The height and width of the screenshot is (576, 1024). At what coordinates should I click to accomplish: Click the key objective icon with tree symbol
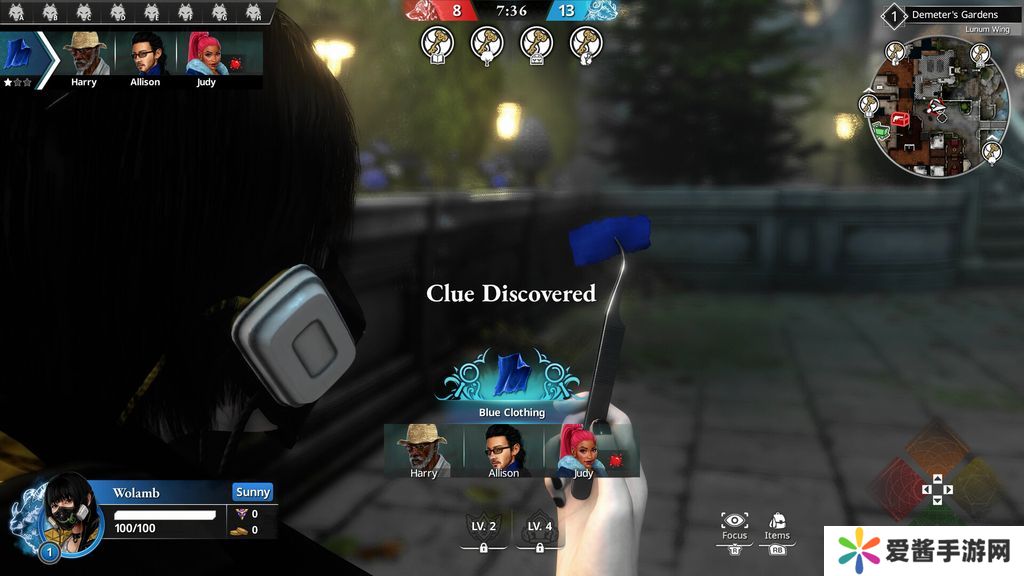click(x=487, y=43)
